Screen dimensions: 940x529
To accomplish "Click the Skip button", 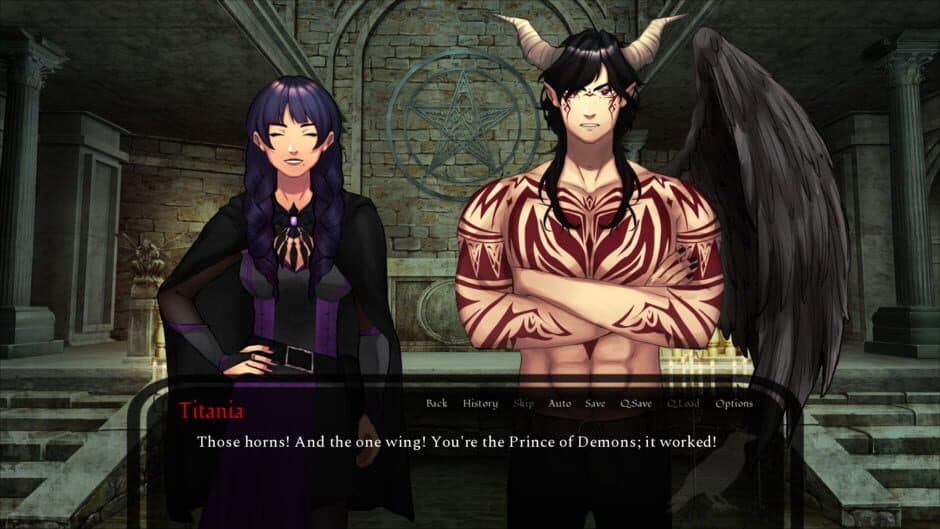I will point(523,404).
